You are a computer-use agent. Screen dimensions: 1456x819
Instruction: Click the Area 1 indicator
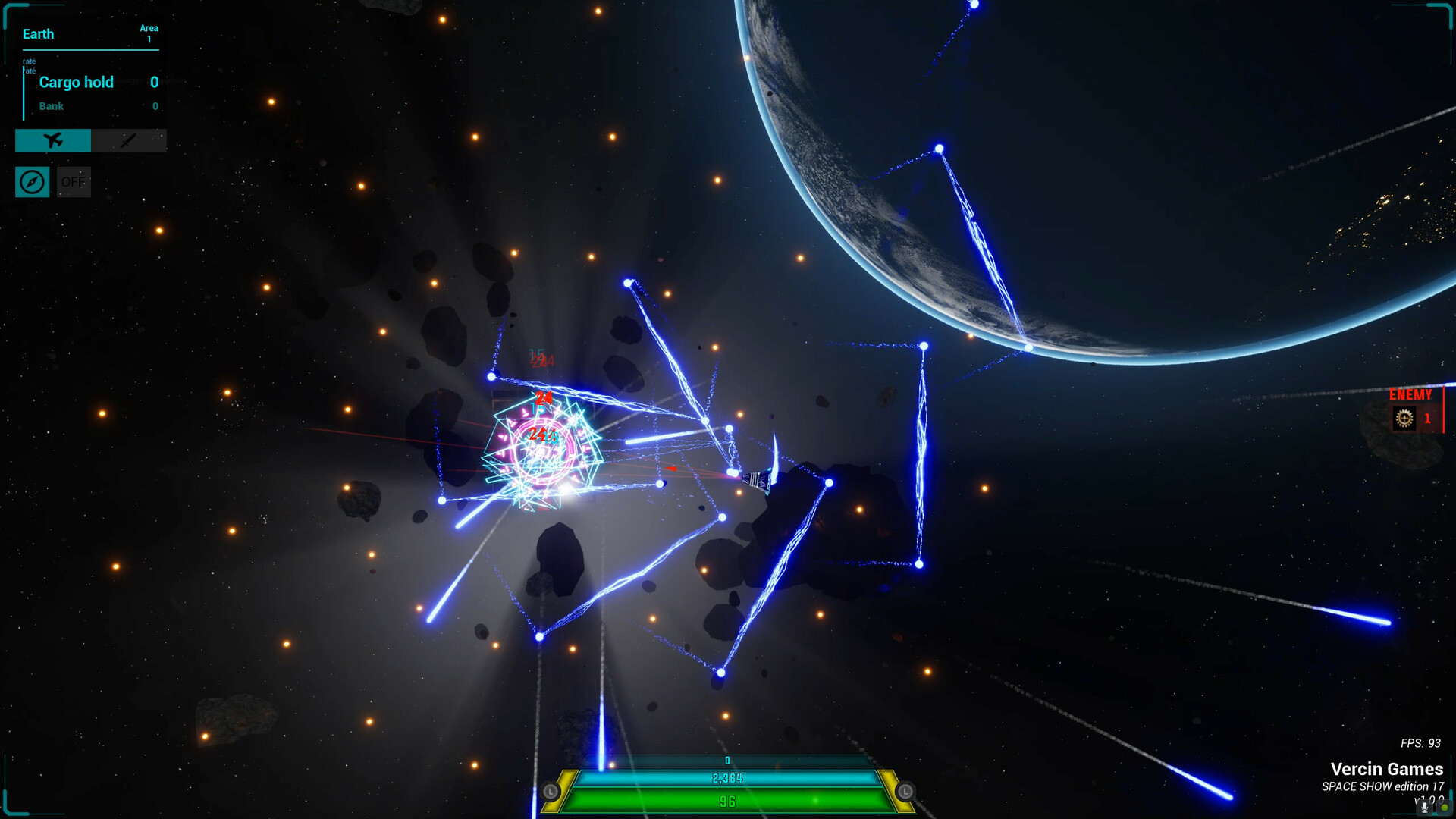148,32
